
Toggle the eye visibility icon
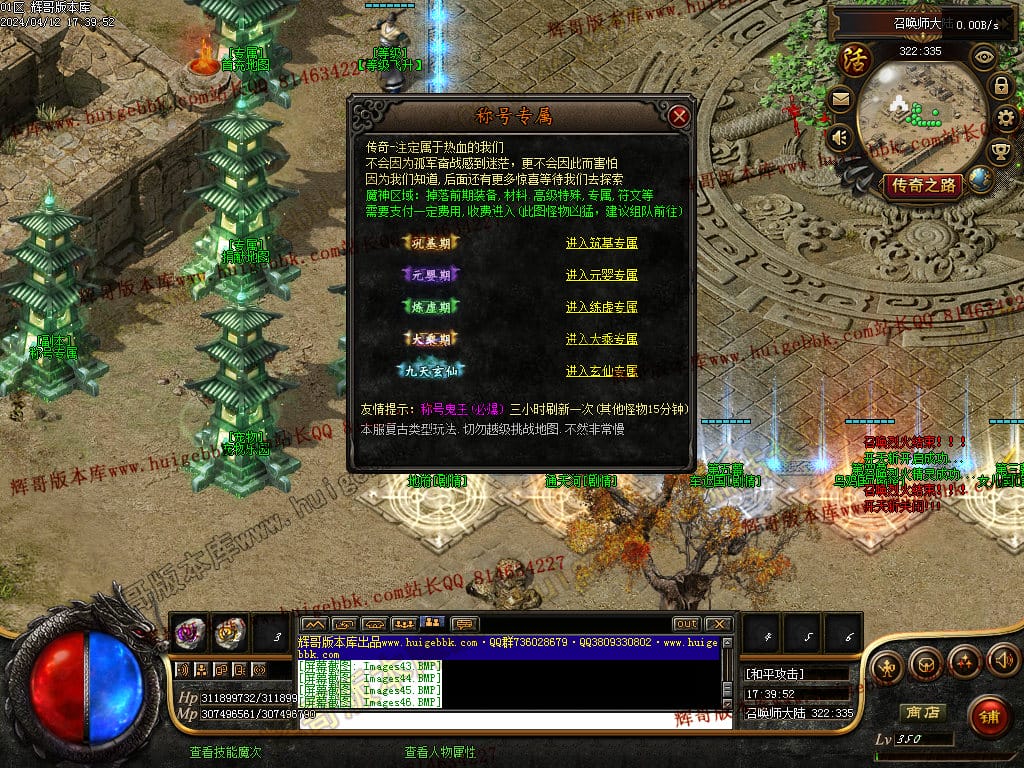[984, 56]
